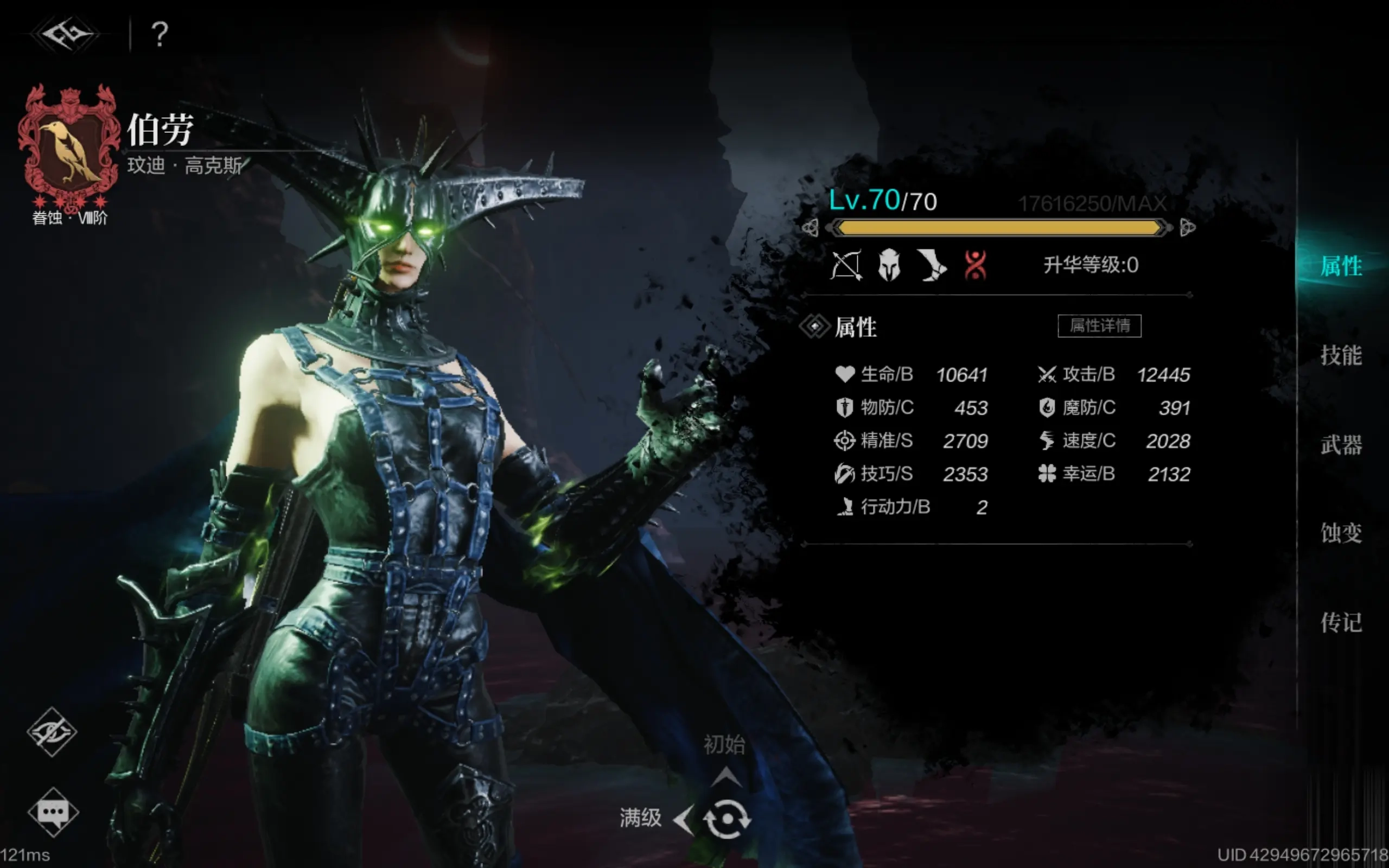The height and width of the screenshot is (868, 1389).
Task: Select the winged boot trait icon
Action: tap(932, 265)
